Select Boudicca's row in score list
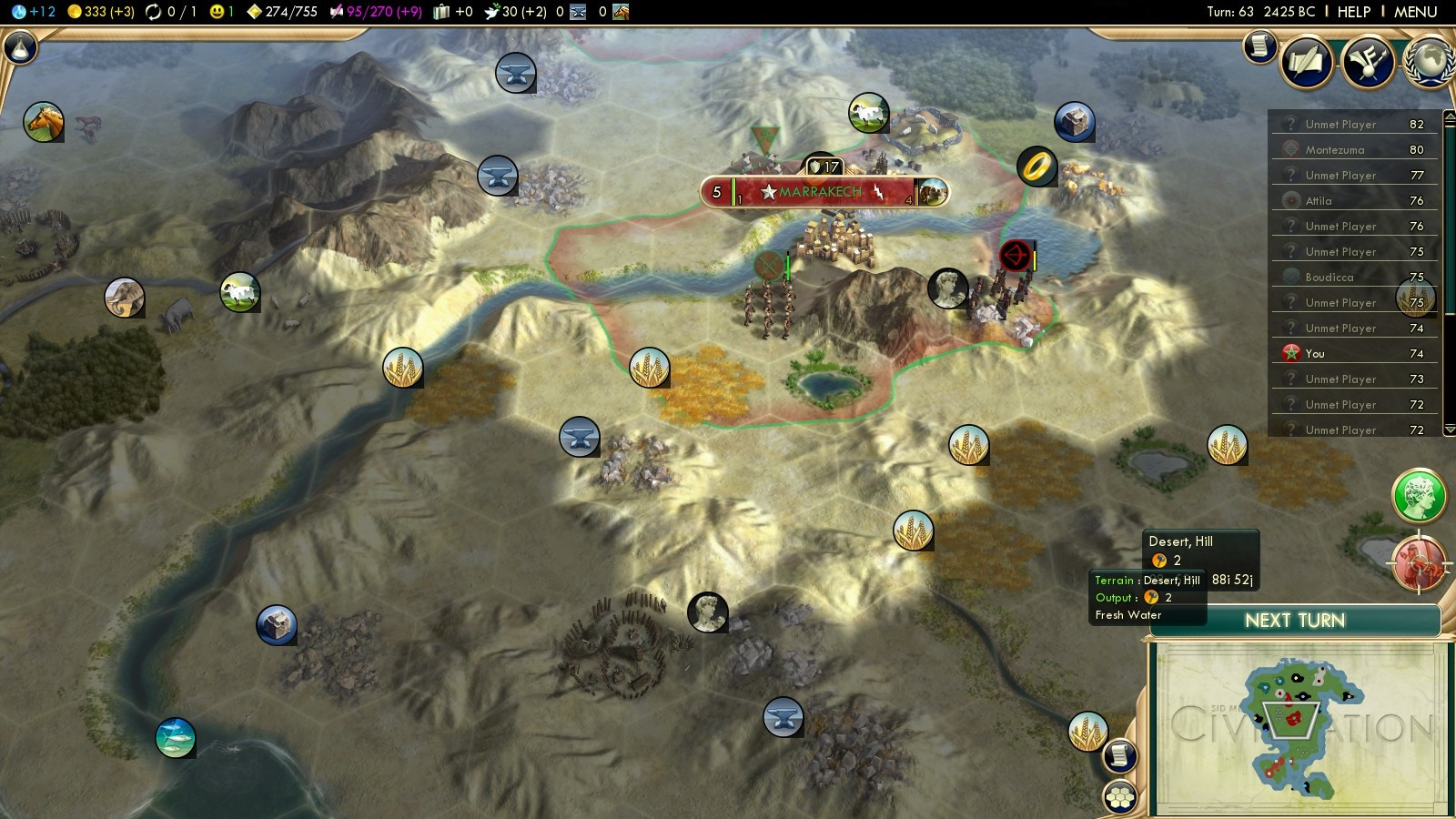Image resolution: width=1456 pixels, height=819 pixels. pos(1329,278)
